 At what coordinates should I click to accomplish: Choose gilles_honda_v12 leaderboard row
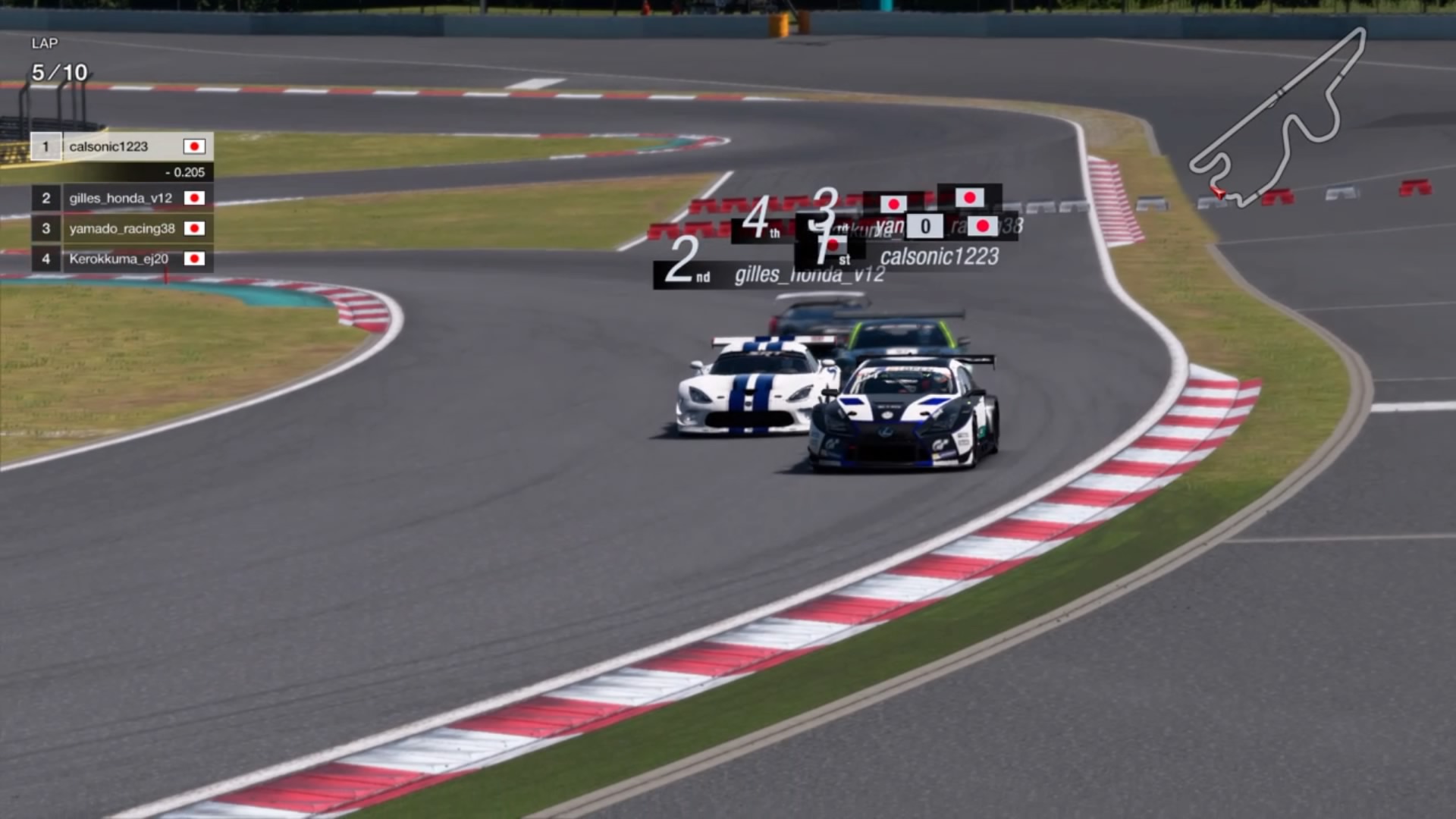[x=121, y=198]
